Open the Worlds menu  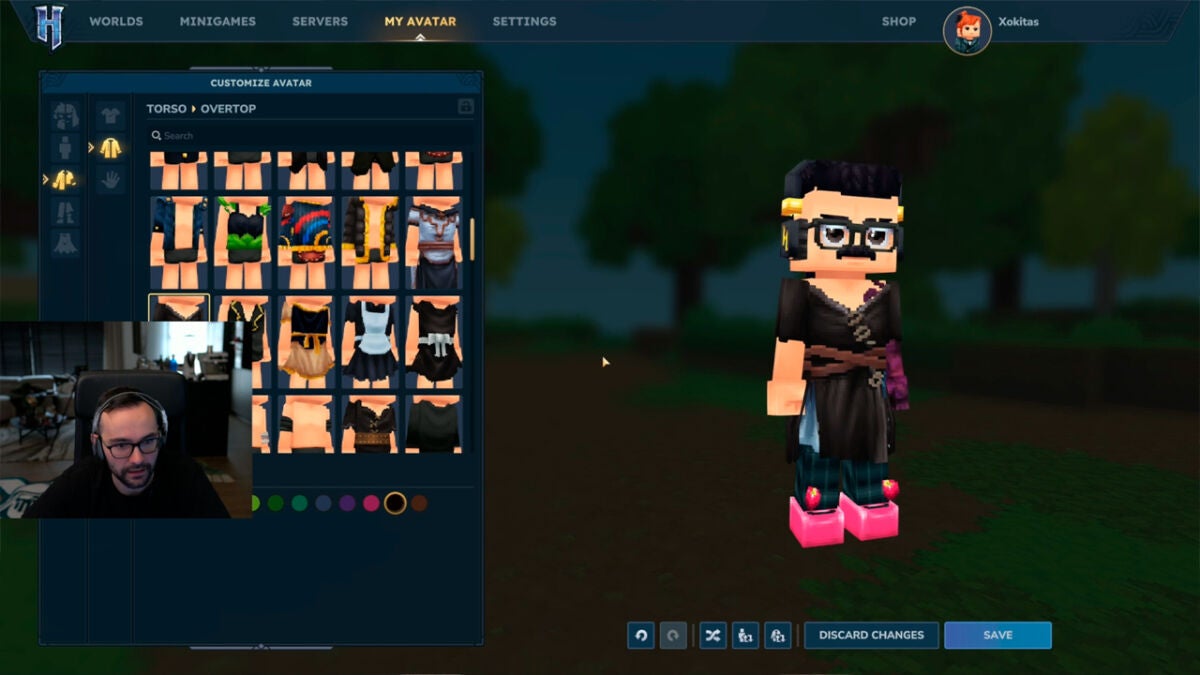pos(116,21)
